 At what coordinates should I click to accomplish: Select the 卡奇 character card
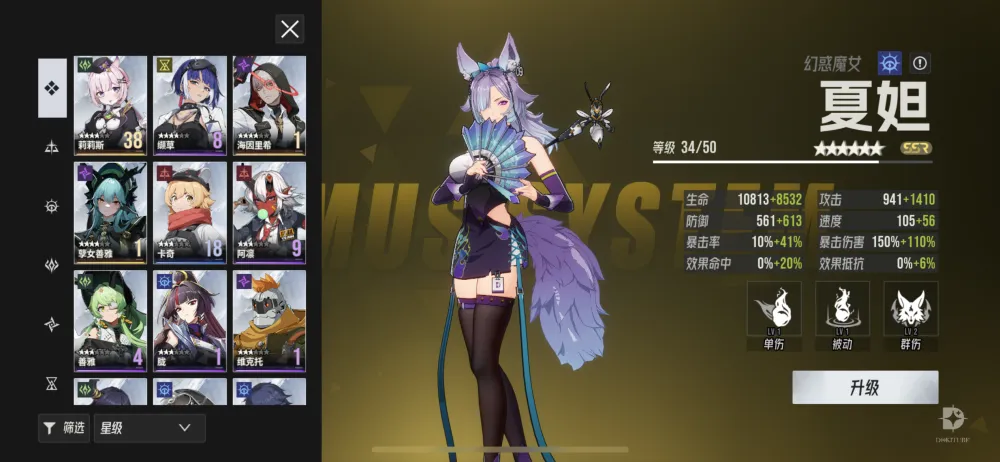click(x=190, y=211)
